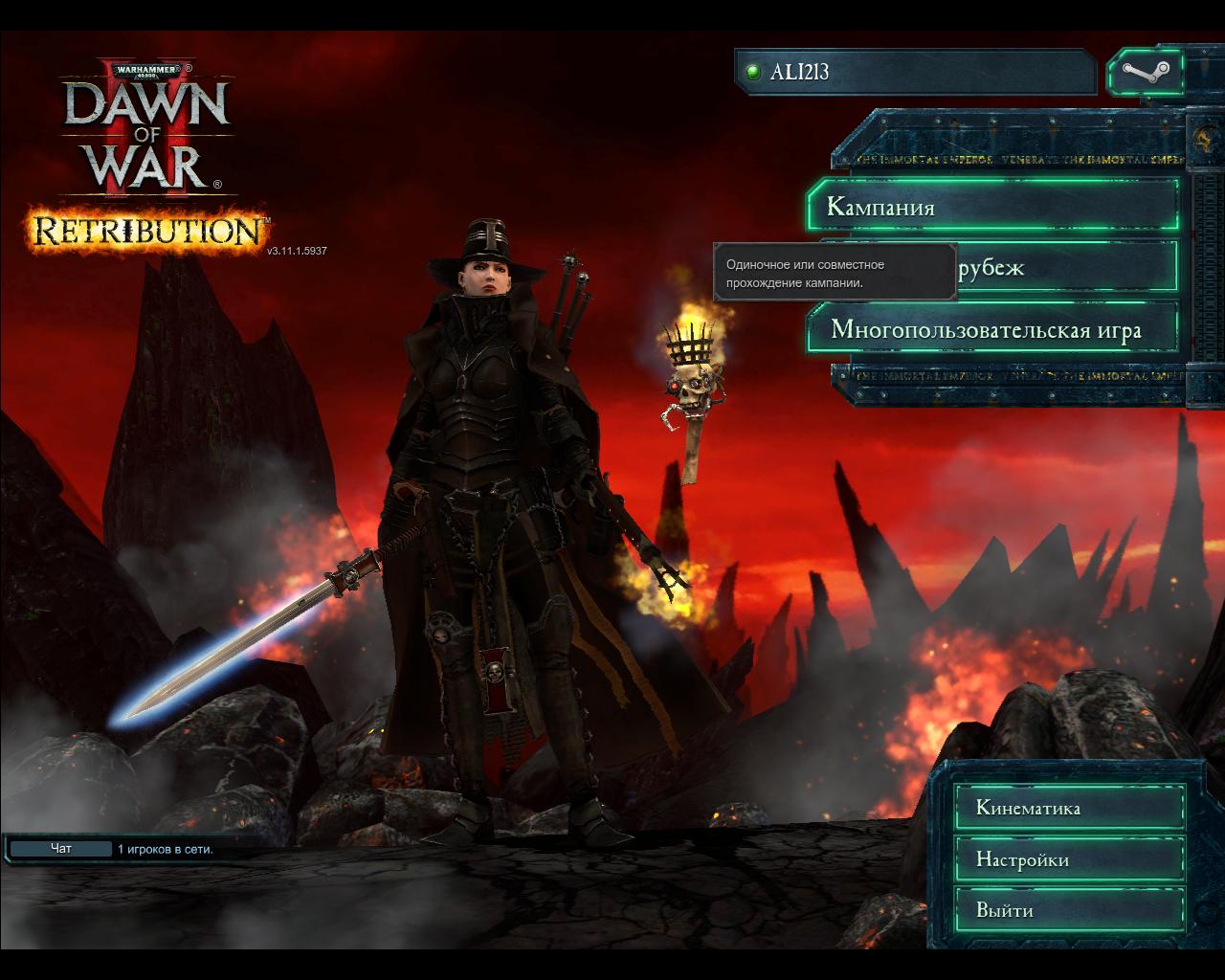
Task: Select Многопользовательская игра multiplayer mode
Action: pos(991,330)
